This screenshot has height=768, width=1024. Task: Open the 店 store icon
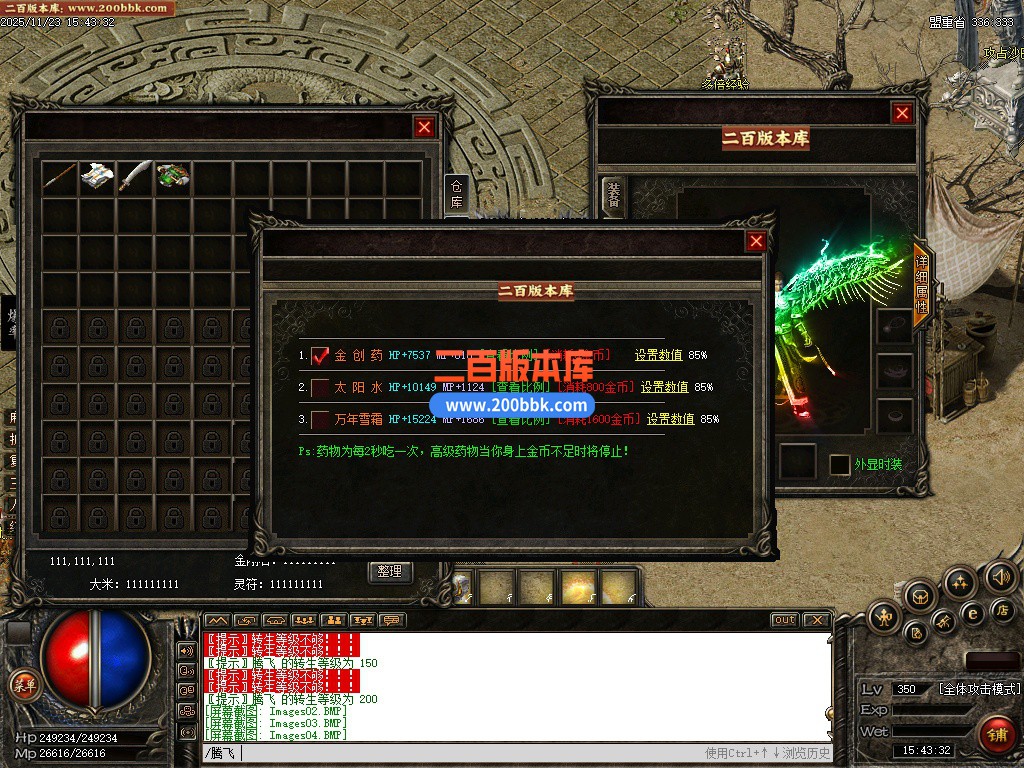(x=1003, y=609)
